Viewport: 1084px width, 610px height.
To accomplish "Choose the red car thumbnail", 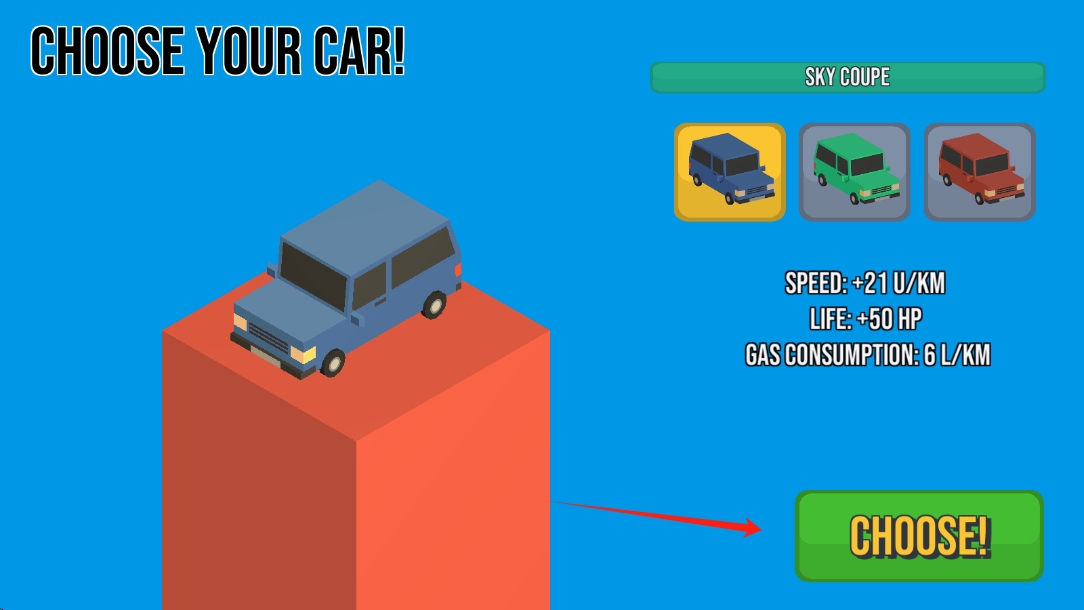I will click(979, 172).
